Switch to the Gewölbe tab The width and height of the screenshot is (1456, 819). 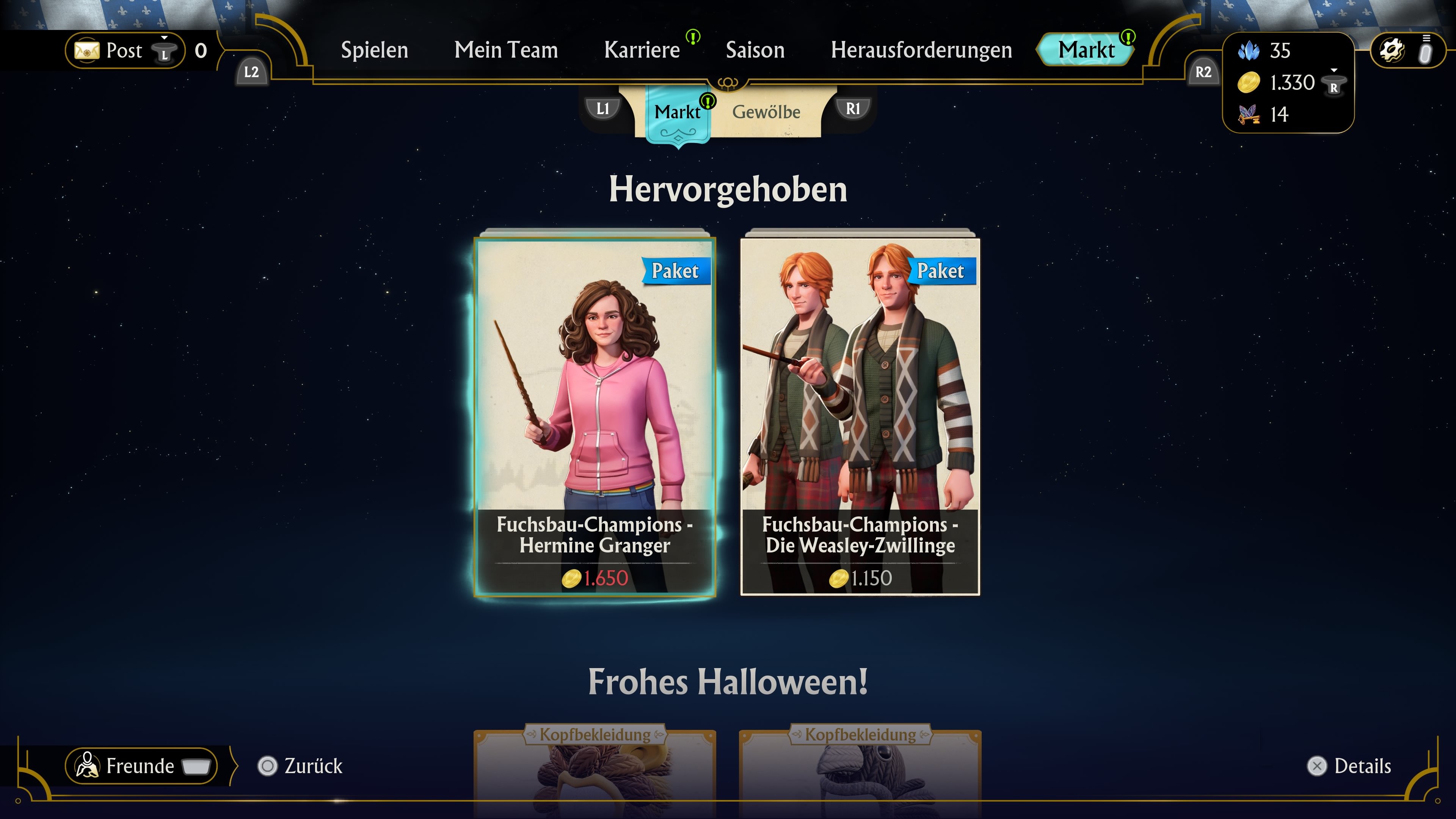(x=766, y=112)
